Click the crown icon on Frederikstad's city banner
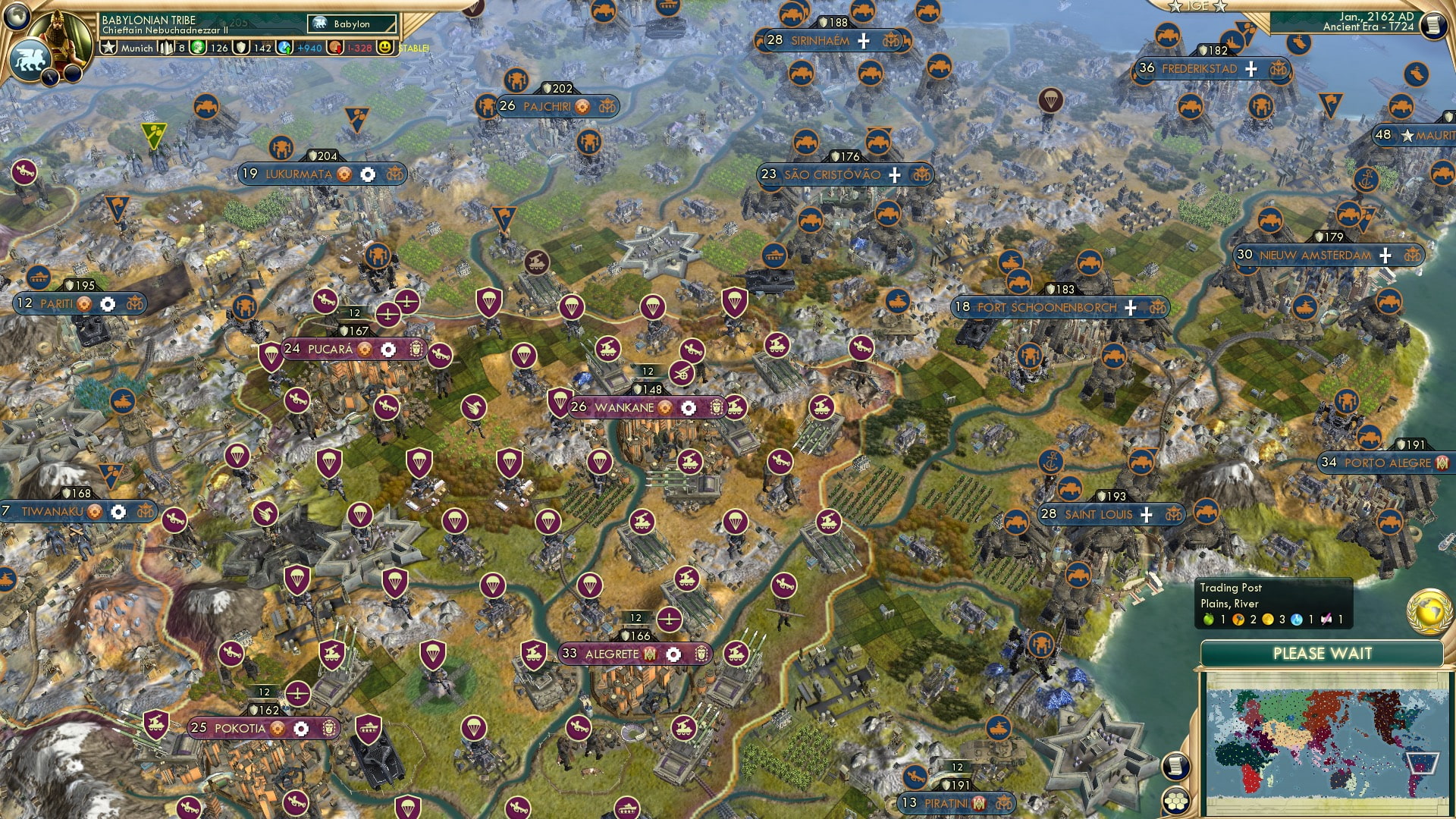Image resolution: width=1456 pixels, height=819 pixels. (1279, 71)
